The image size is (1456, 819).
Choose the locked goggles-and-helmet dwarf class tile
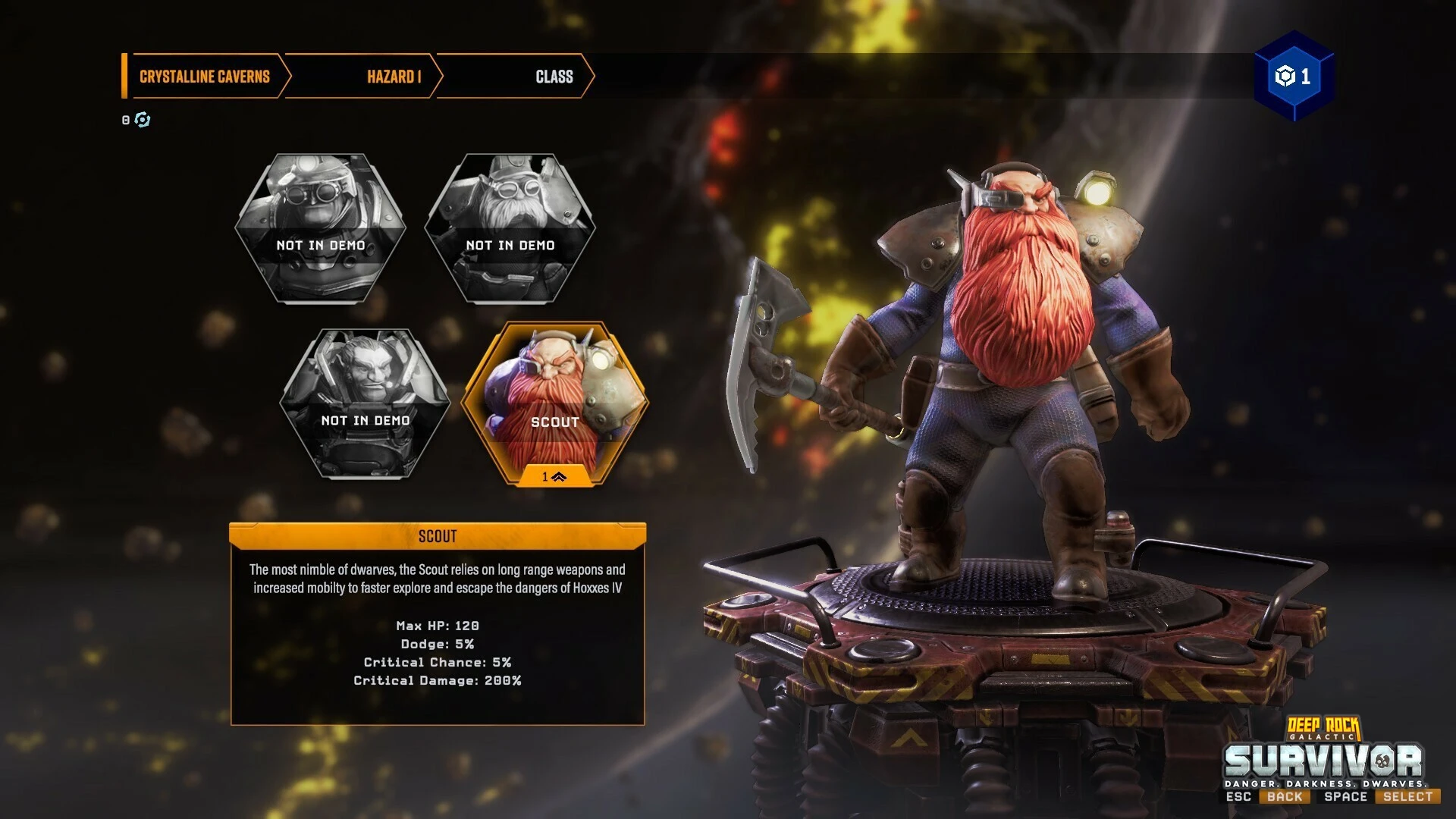[320, 228]
